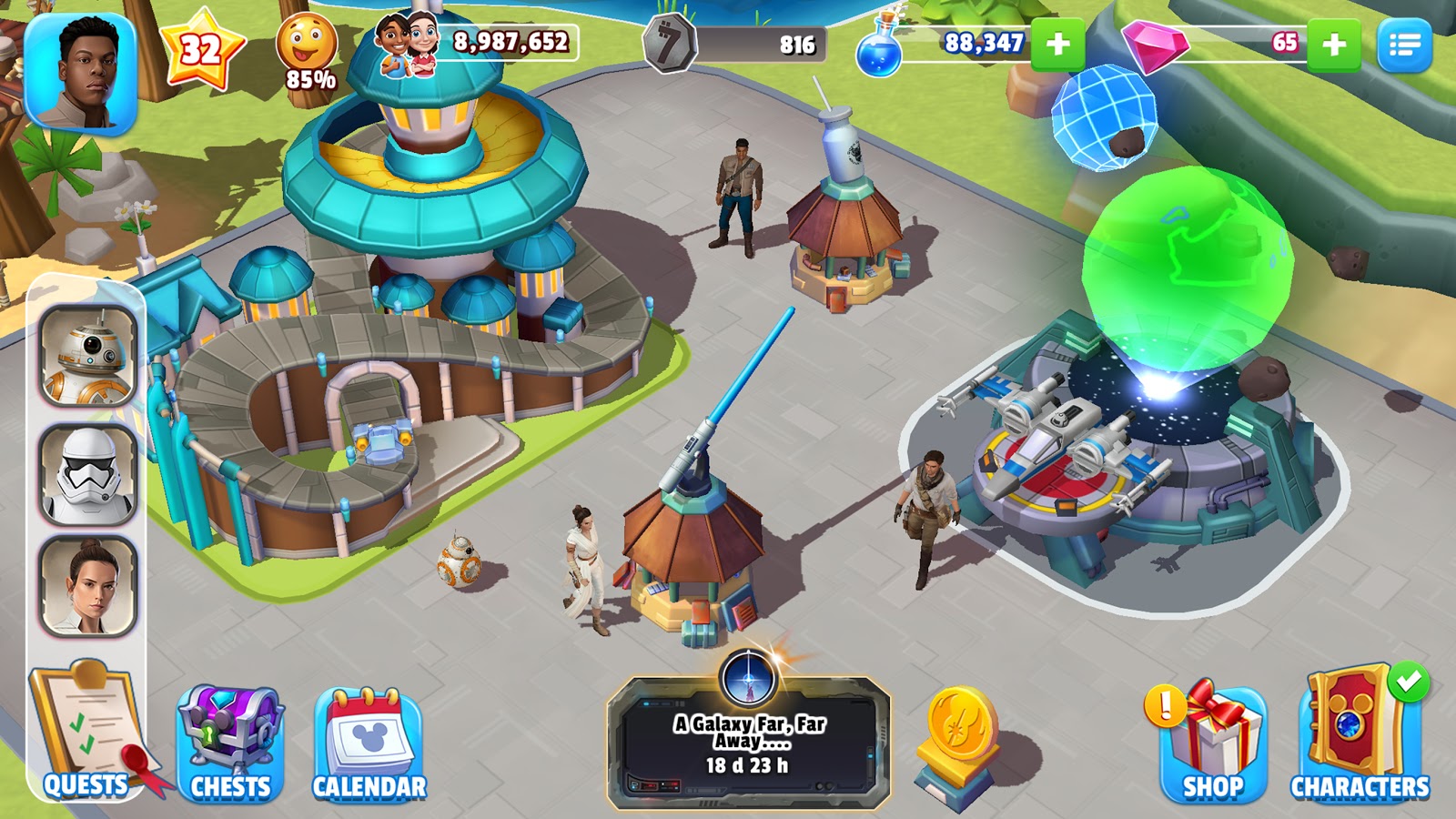Select the Stormtrooper quest portrait

point(88,474)
